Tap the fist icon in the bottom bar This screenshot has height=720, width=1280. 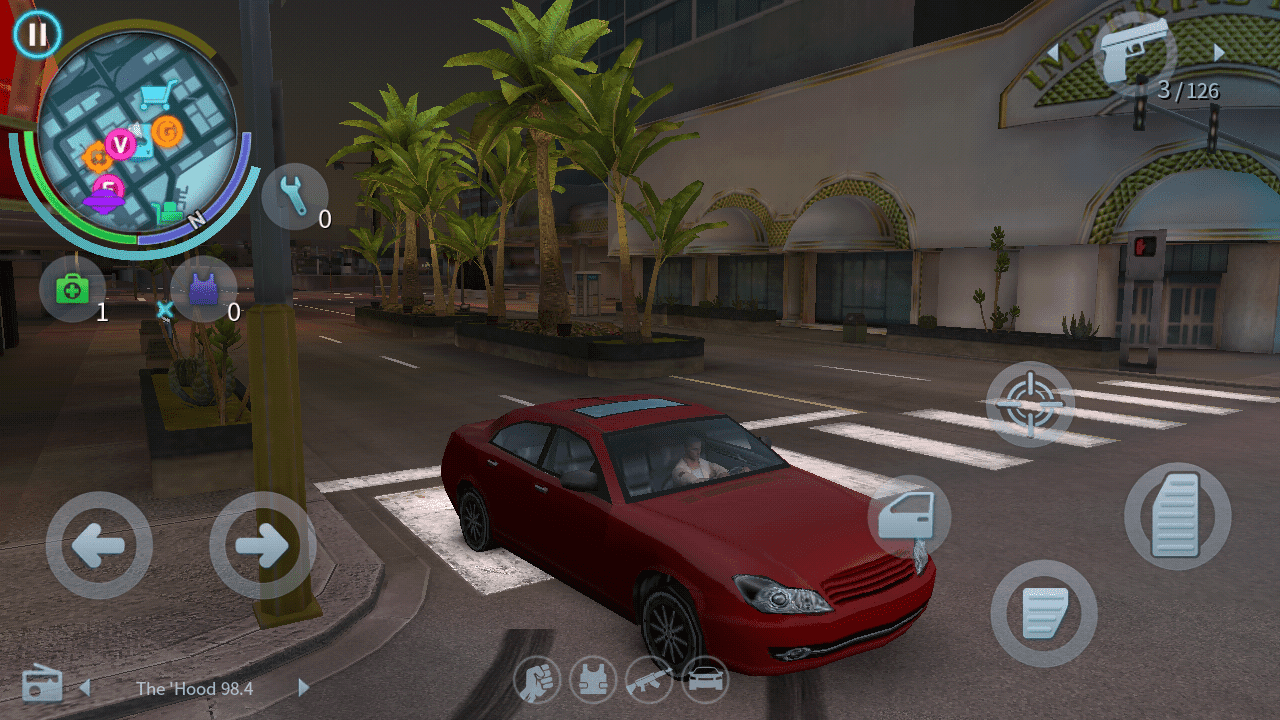pyautogui.click(x=537, y=682)
